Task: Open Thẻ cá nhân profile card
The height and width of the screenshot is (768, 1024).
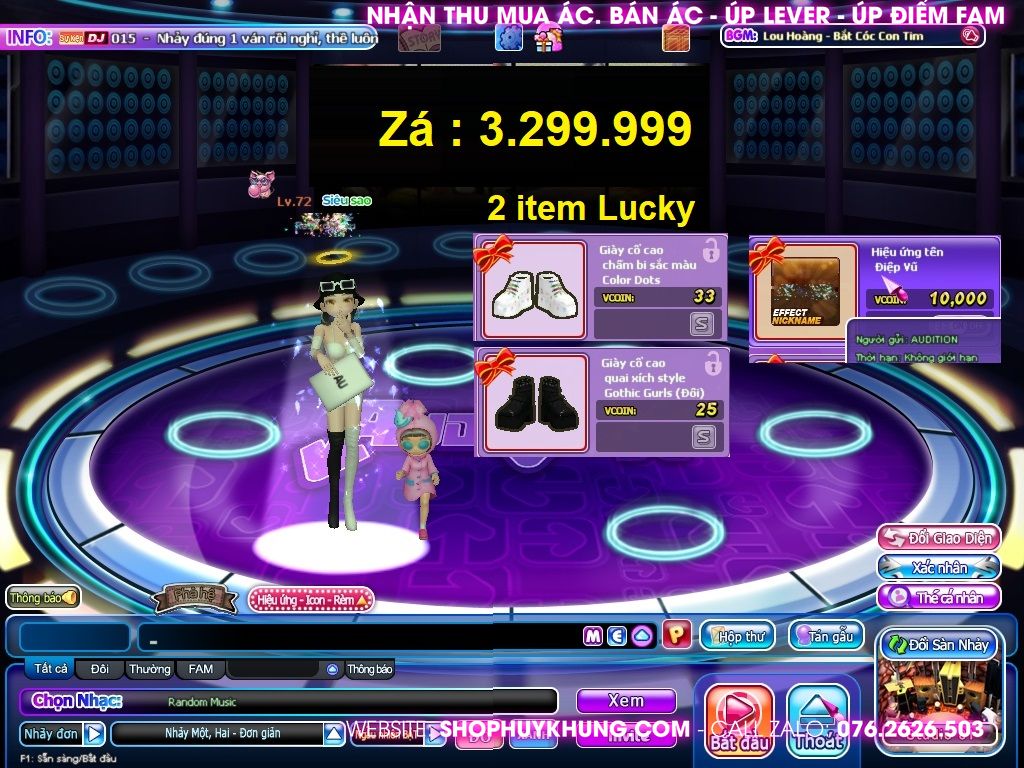Action: tap(939, 598)
